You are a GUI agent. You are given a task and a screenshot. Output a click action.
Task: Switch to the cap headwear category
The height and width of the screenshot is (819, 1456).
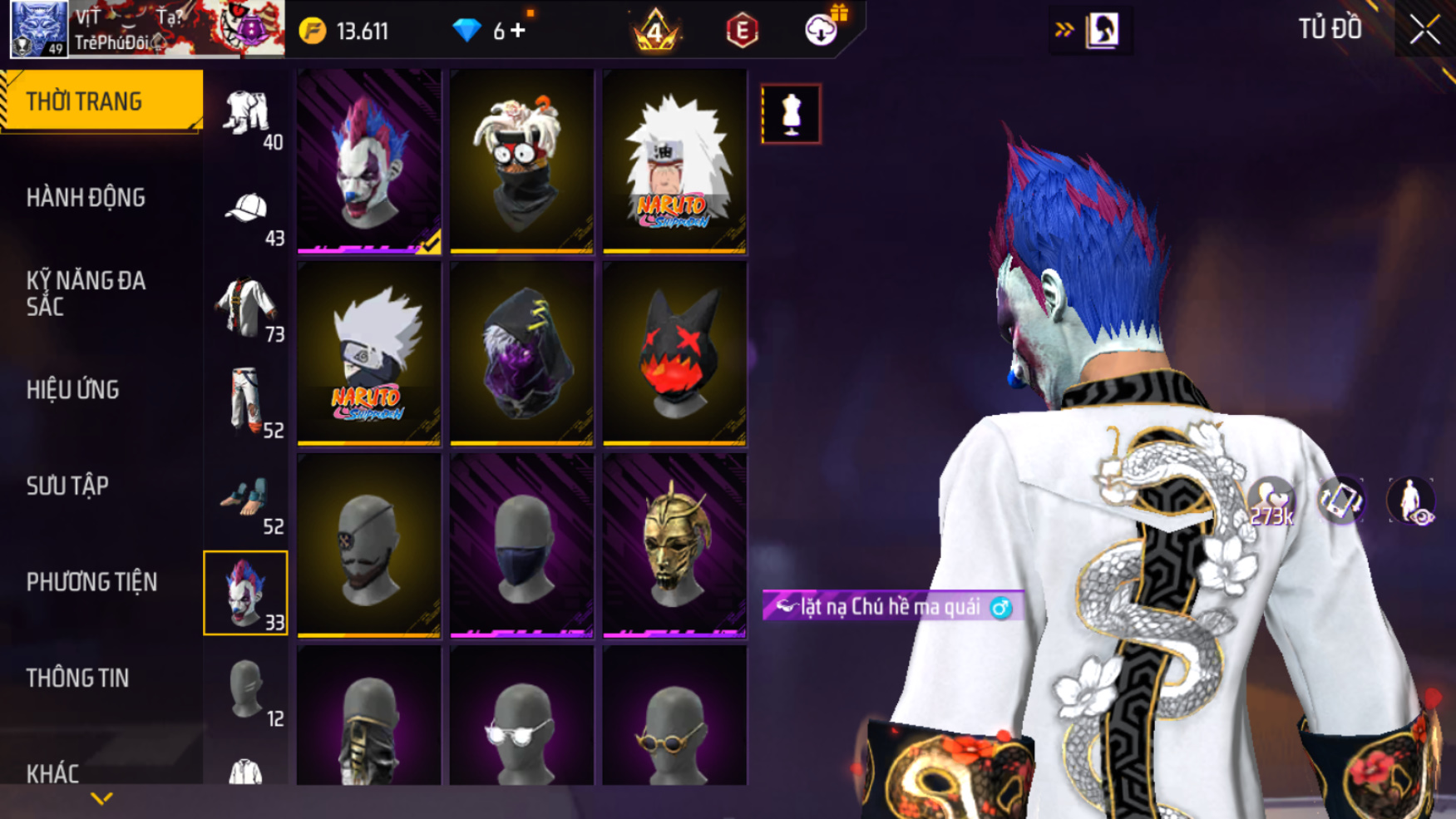pos(246,213)
